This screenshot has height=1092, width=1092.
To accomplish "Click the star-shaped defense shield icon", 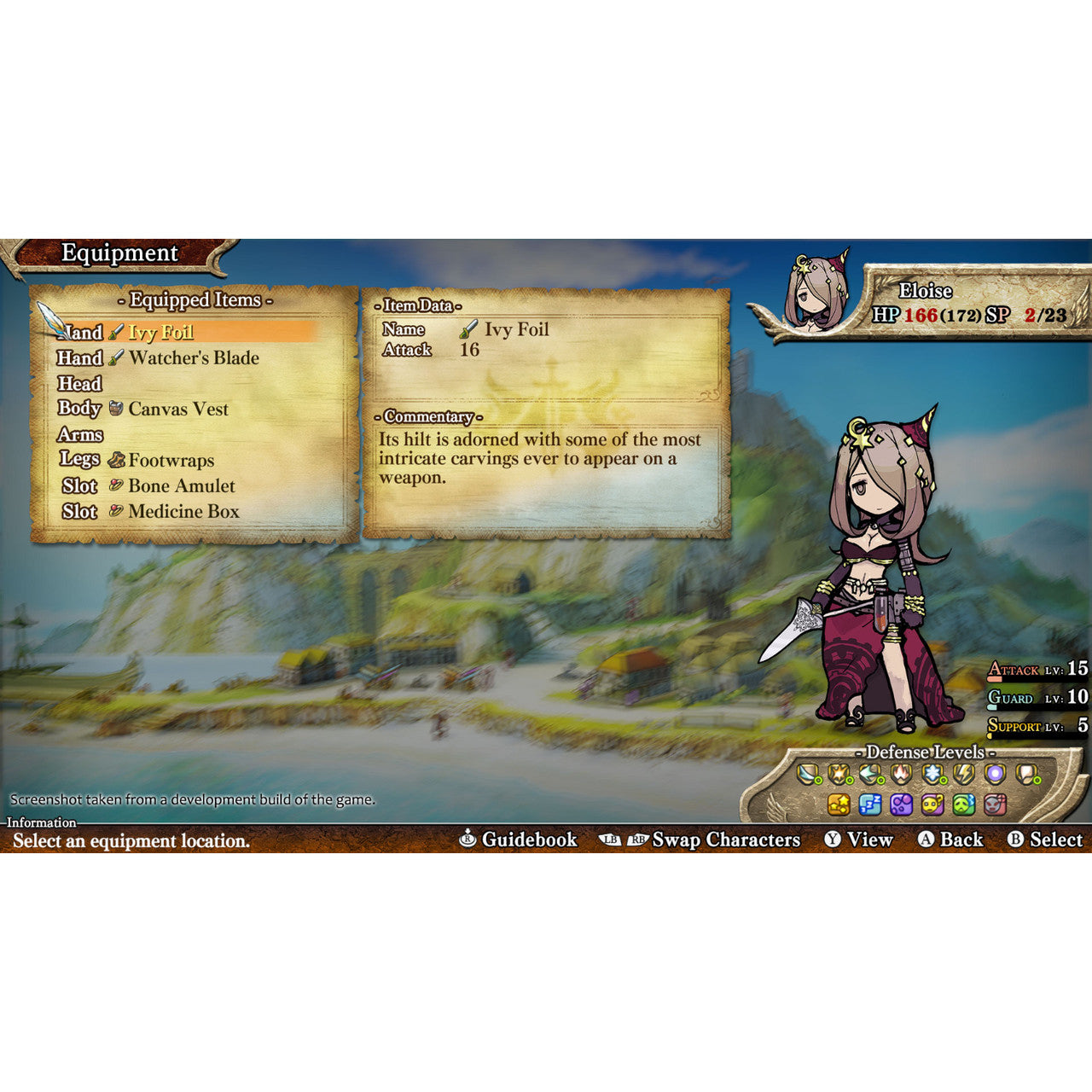I will point(838,775).
